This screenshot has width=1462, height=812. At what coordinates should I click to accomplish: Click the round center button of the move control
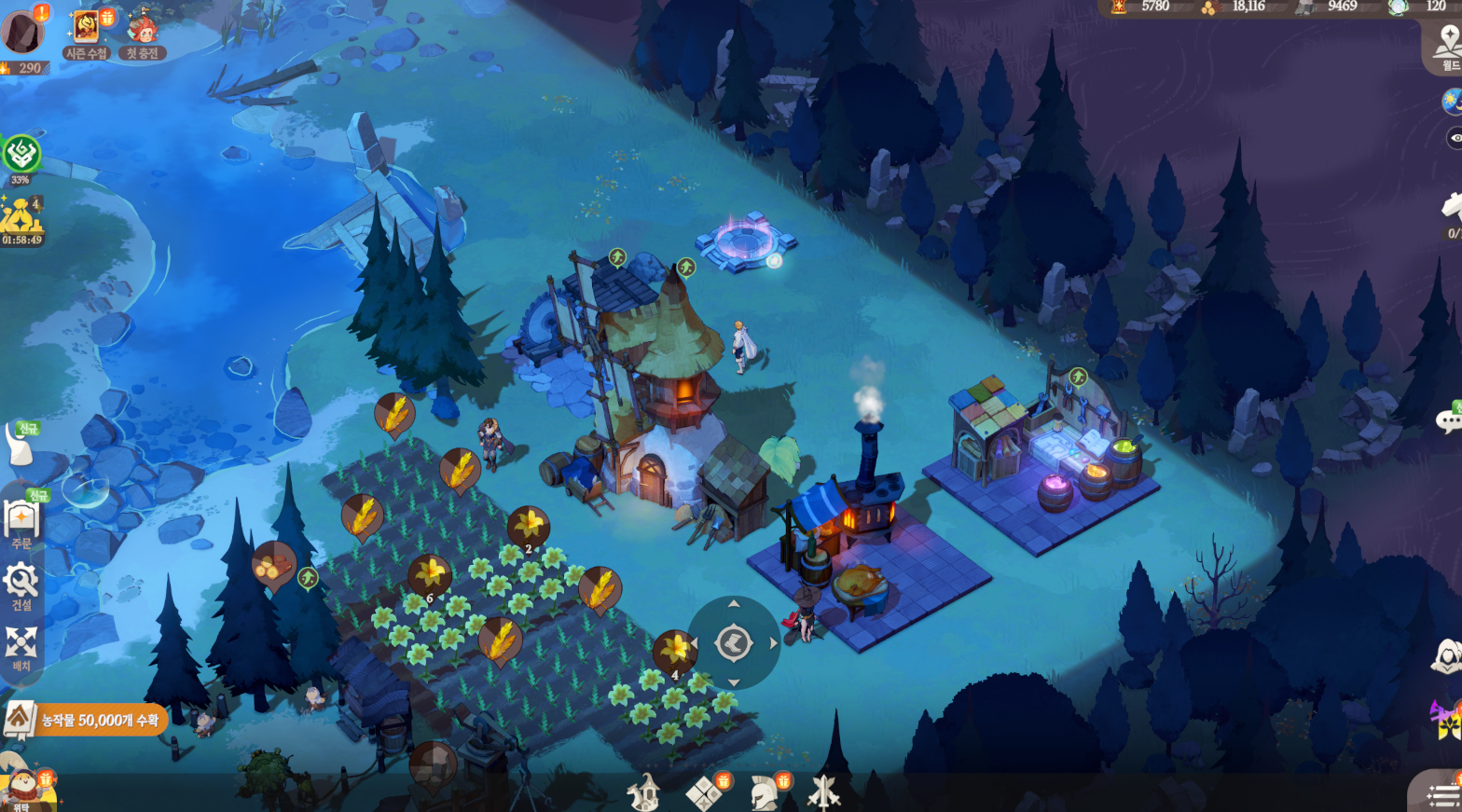pyautogui.click(x=734, y=643)
